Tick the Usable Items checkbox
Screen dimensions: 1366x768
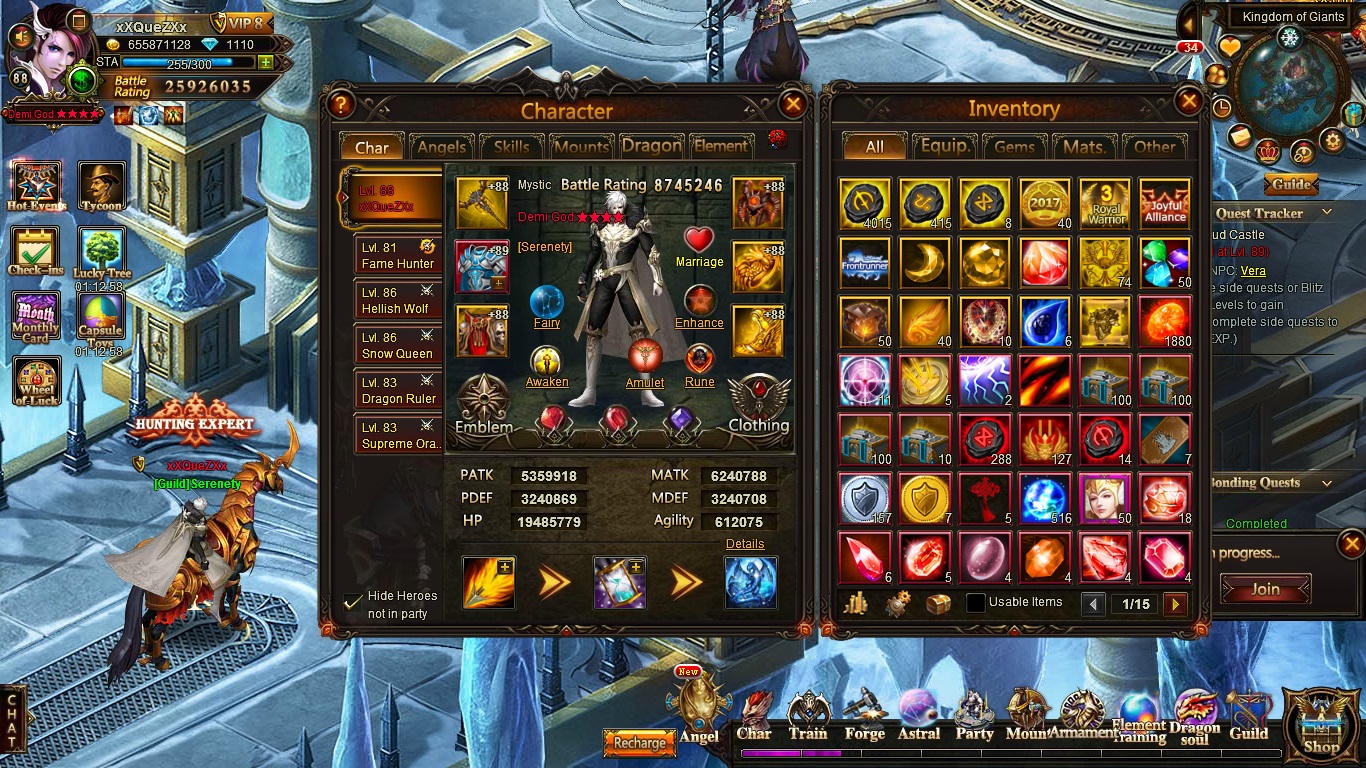point(975,603)
